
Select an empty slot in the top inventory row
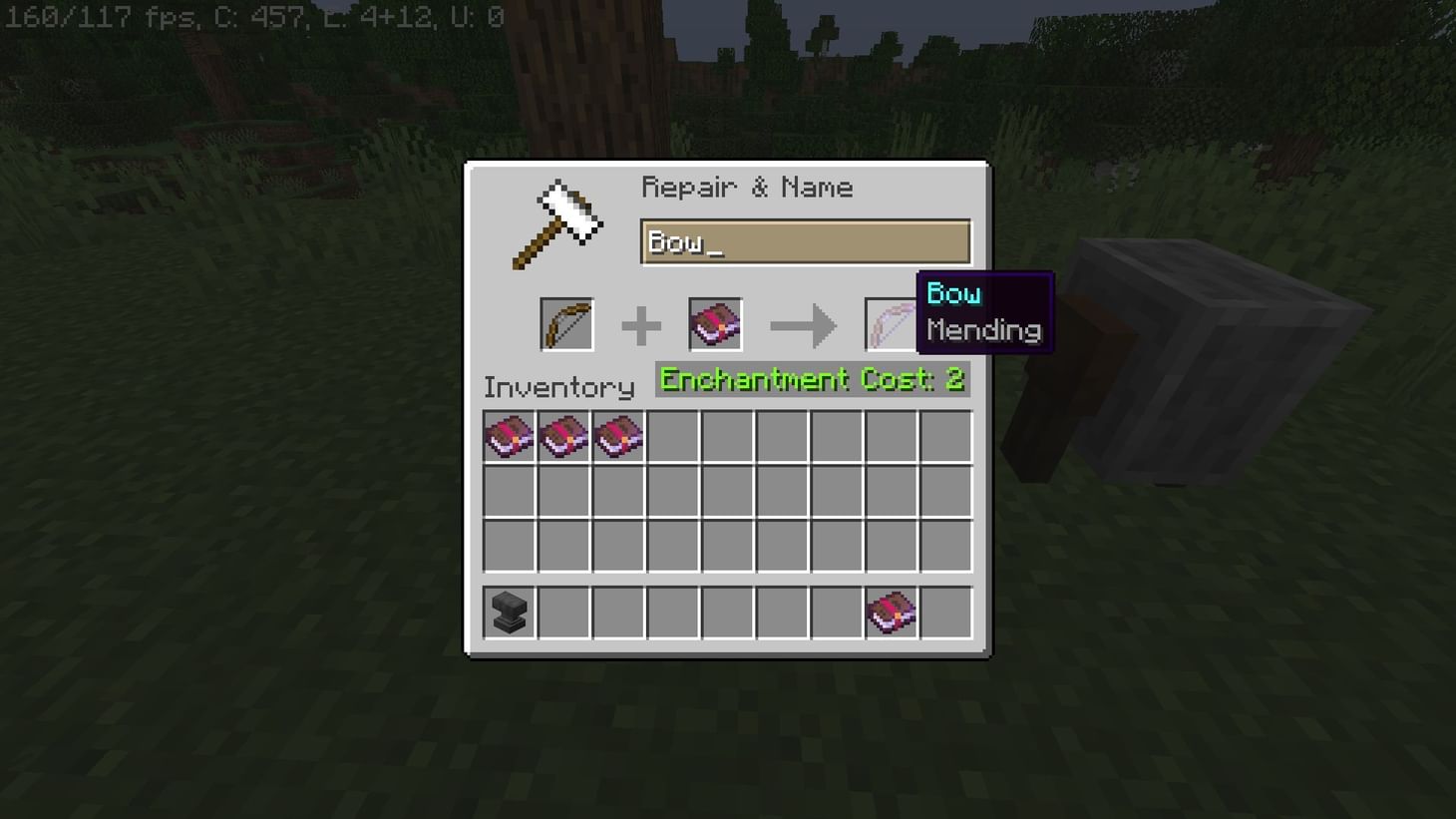(727, 434)
